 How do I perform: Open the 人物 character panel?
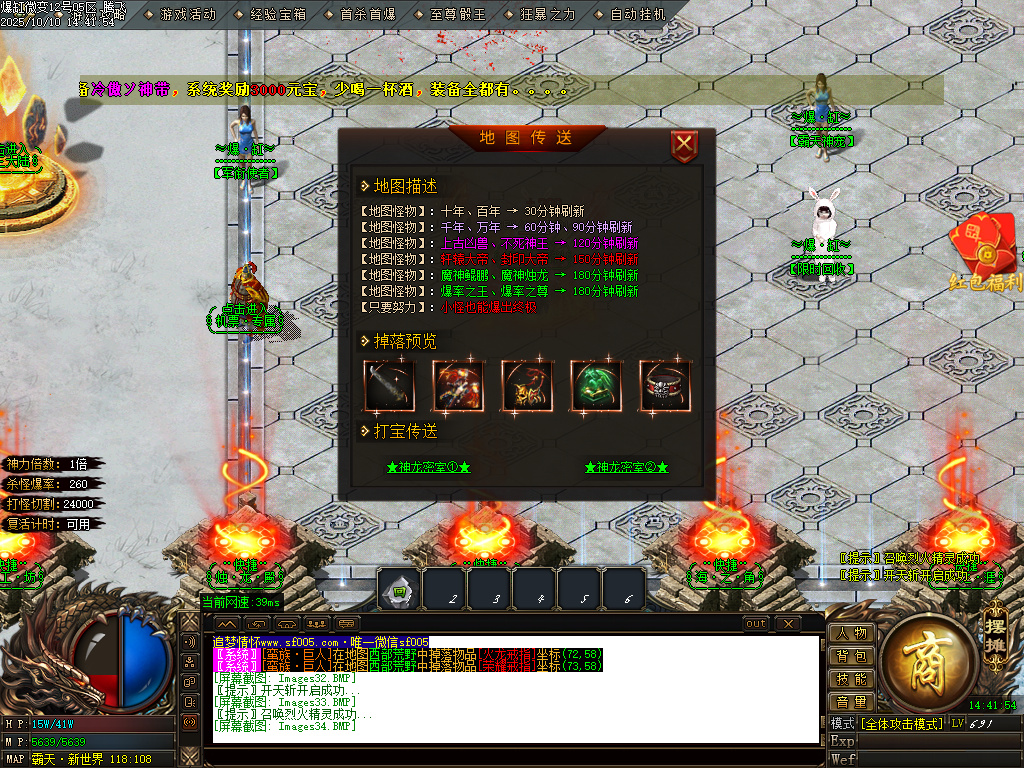coord(851,633)
